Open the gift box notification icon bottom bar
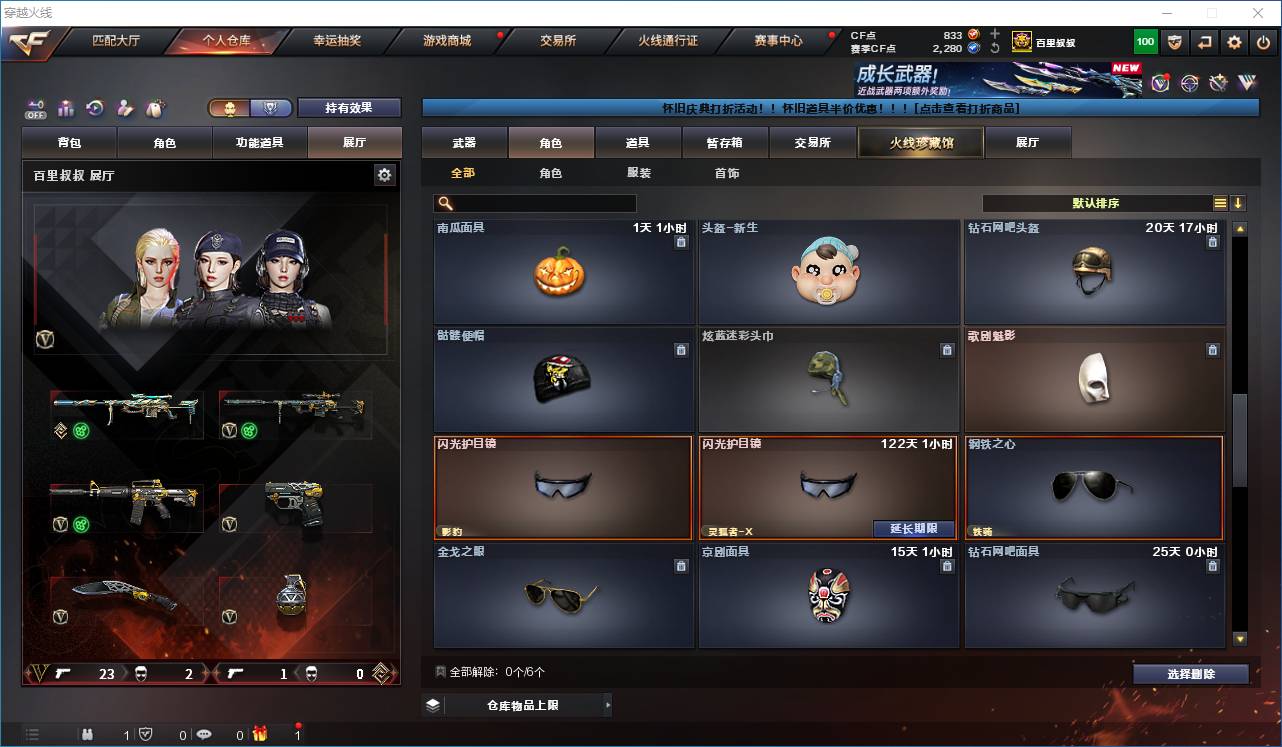Screen dimensions: 1282x747 [x=258, y=733]
